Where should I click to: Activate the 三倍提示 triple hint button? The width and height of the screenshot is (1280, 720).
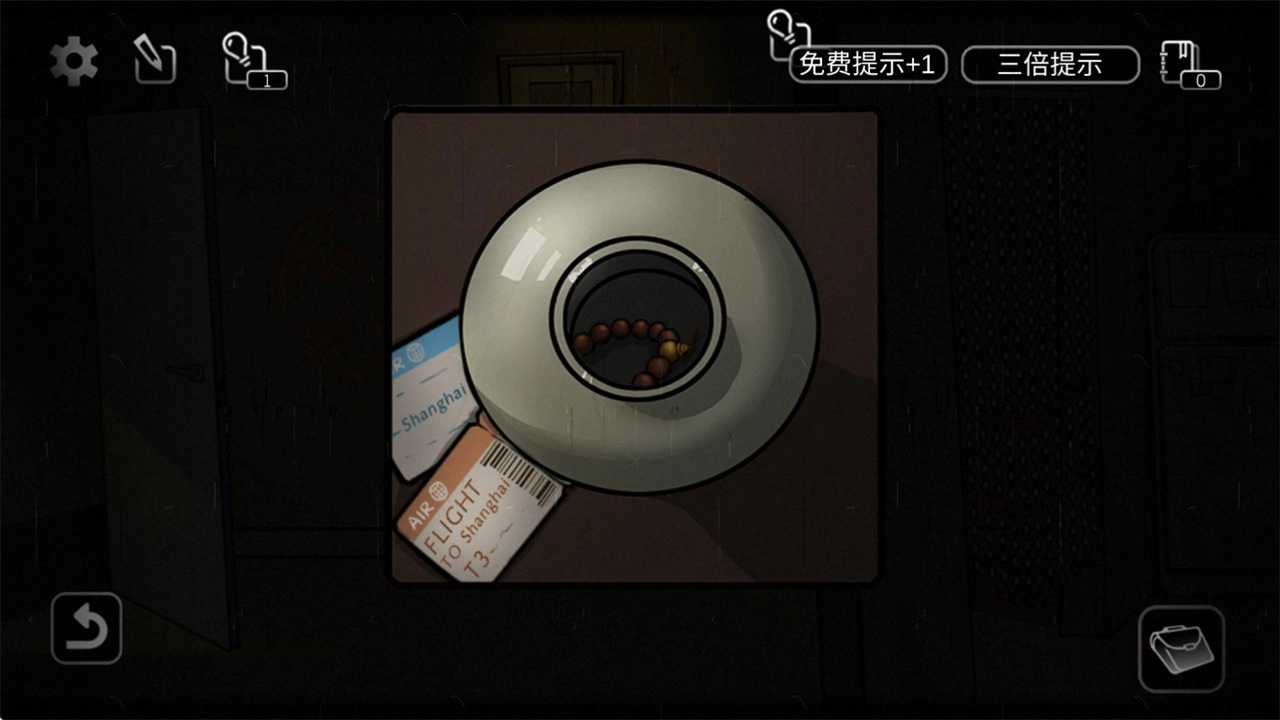pos(1050,65)
